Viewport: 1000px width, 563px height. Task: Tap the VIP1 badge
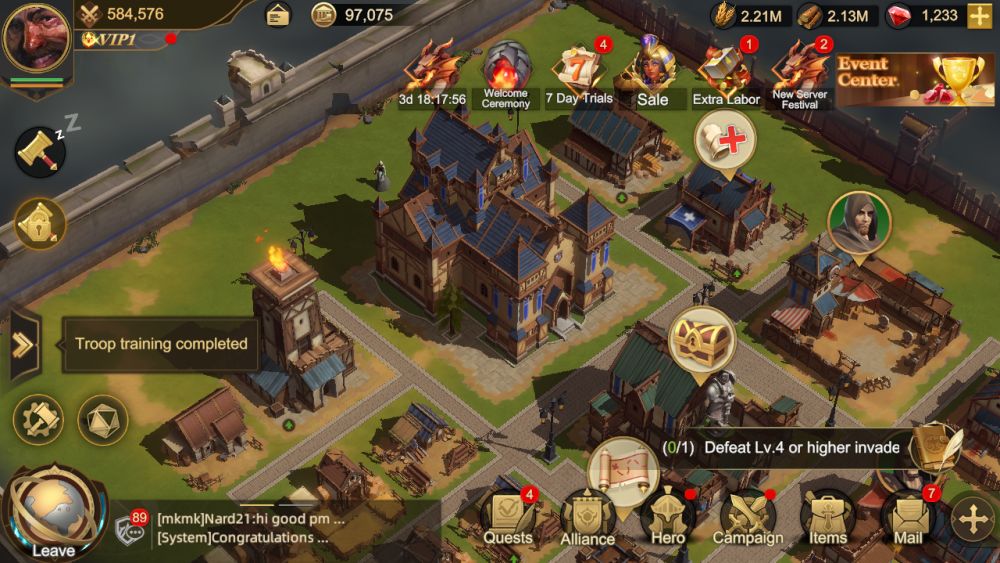111,39
